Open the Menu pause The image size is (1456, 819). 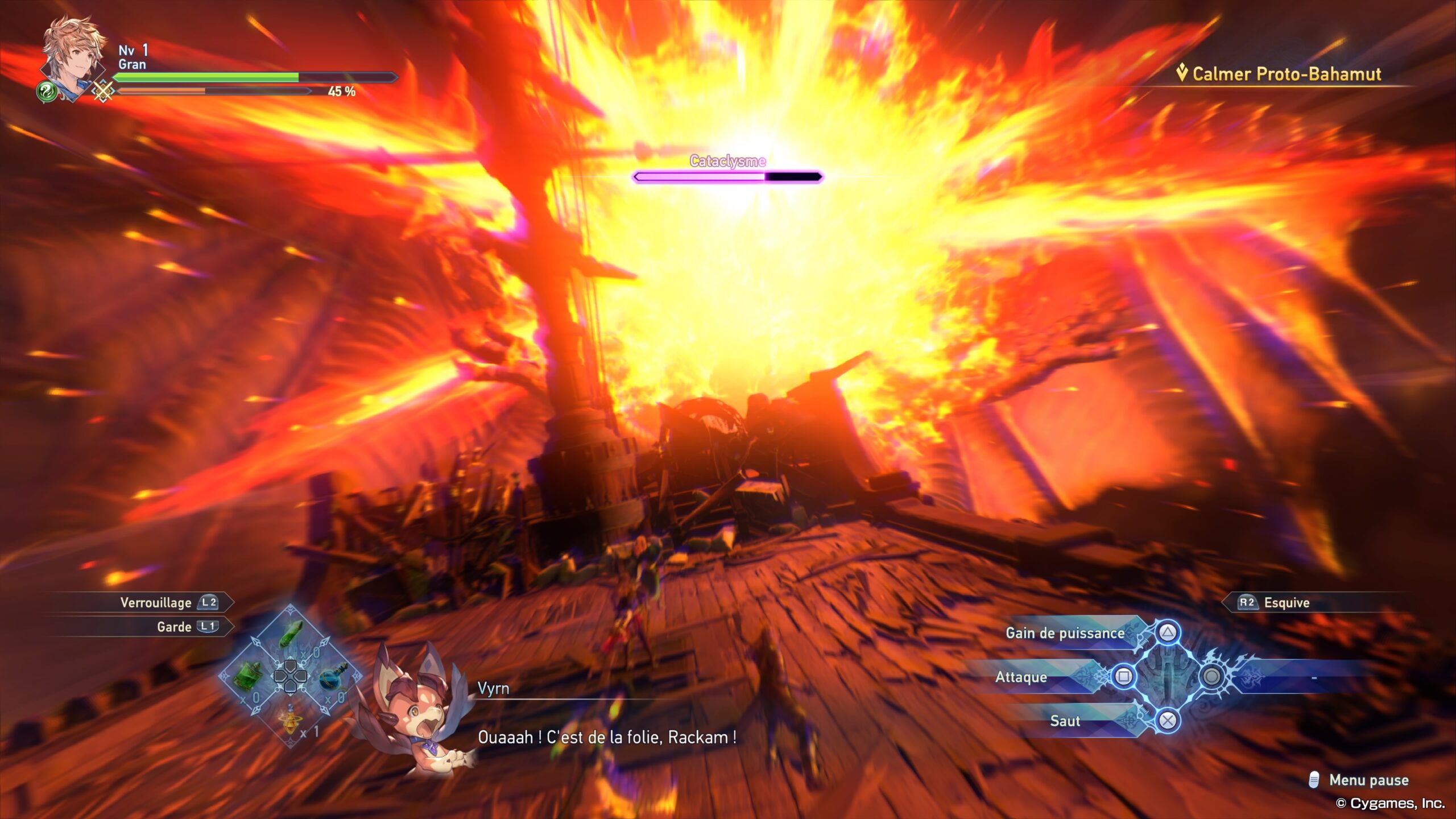[x=1368, y=780]
